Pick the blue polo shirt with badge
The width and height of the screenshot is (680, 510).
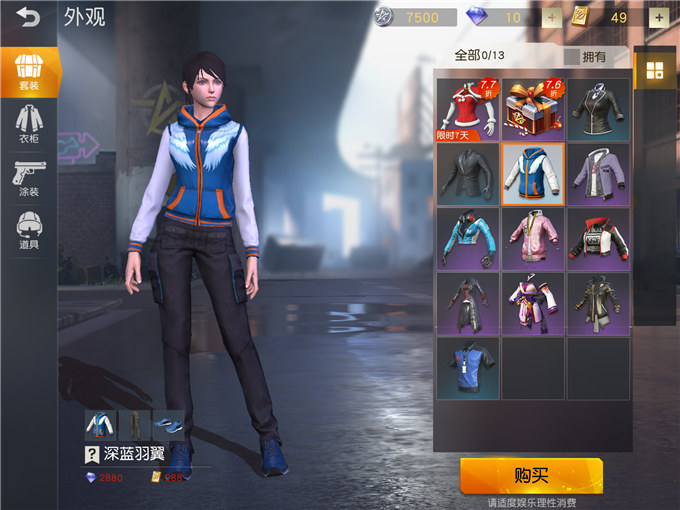467,367
